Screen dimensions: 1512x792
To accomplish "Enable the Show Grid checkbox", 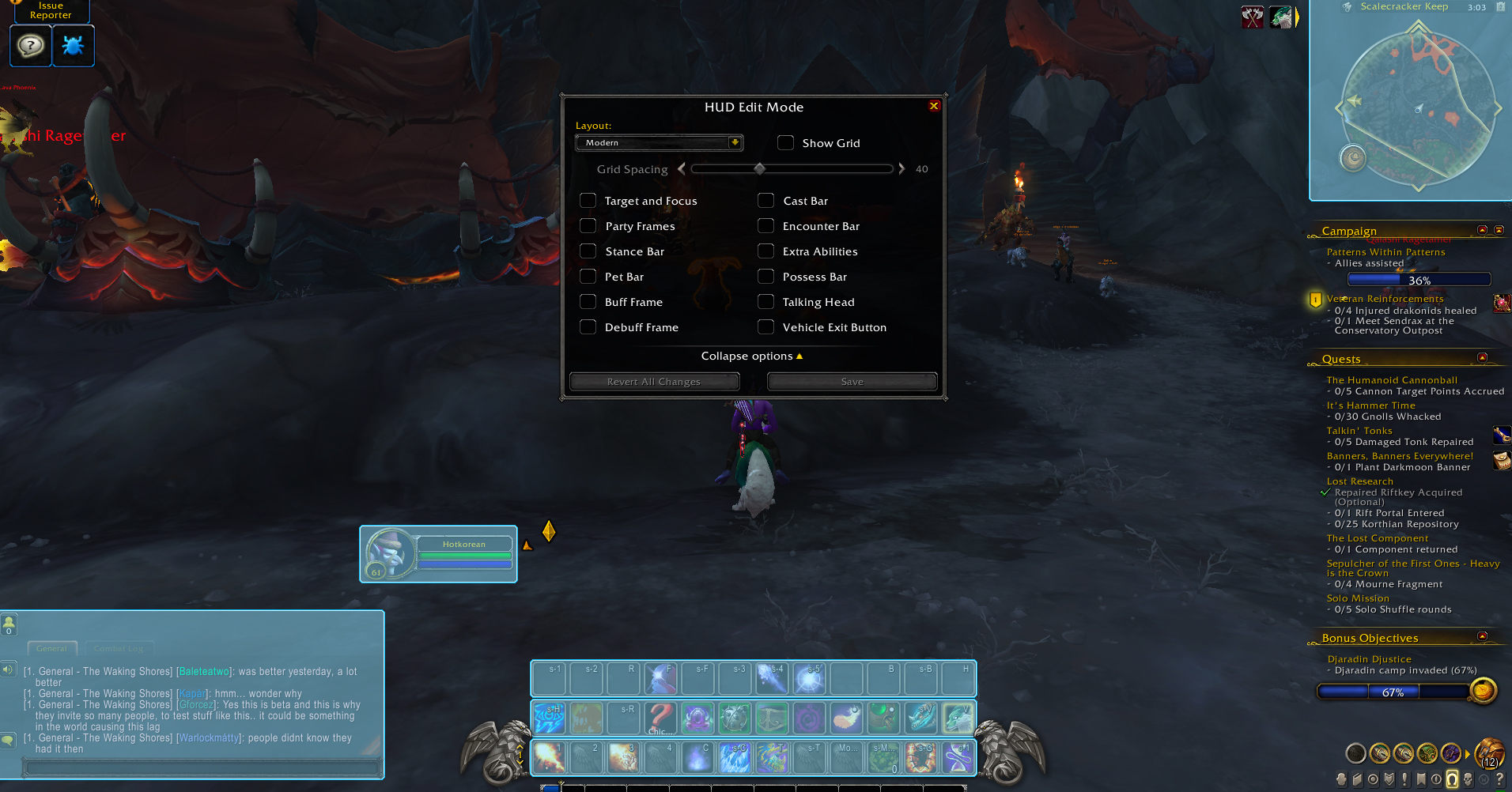I will (x=785, y=142).
